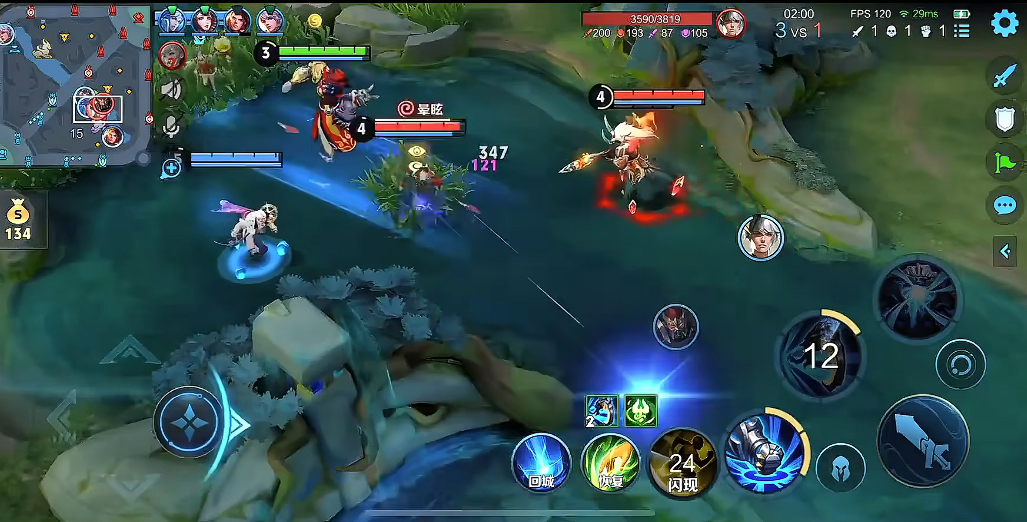The width and height of the screenshot is (1027, 522).
Task: Toggle the microphone icon
Action: (172, 126)
